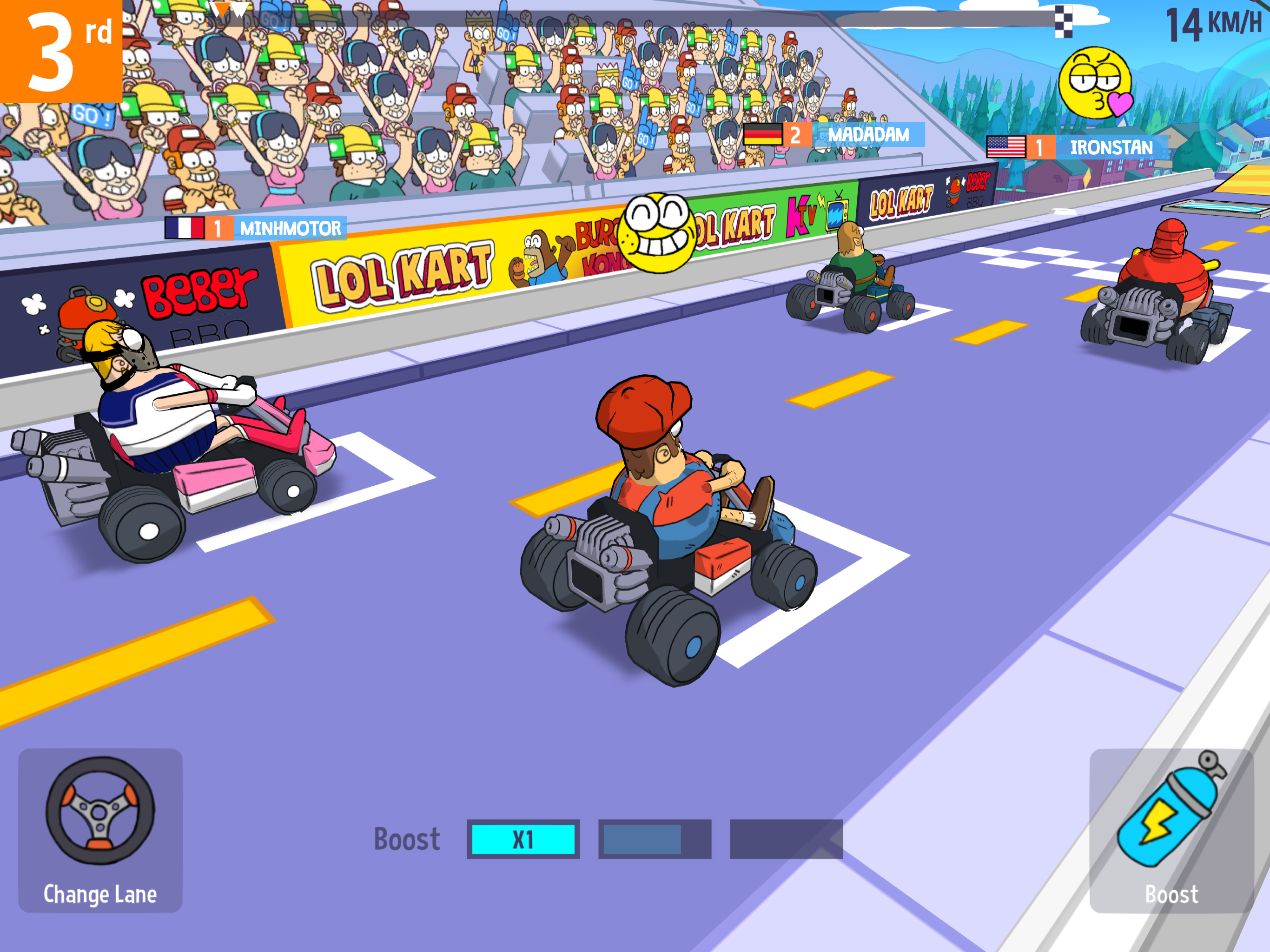Viewport: 1270px width, 952px height.
Task: Tap the French flag beside MINHMOTOR
Action: click(184, 228)
